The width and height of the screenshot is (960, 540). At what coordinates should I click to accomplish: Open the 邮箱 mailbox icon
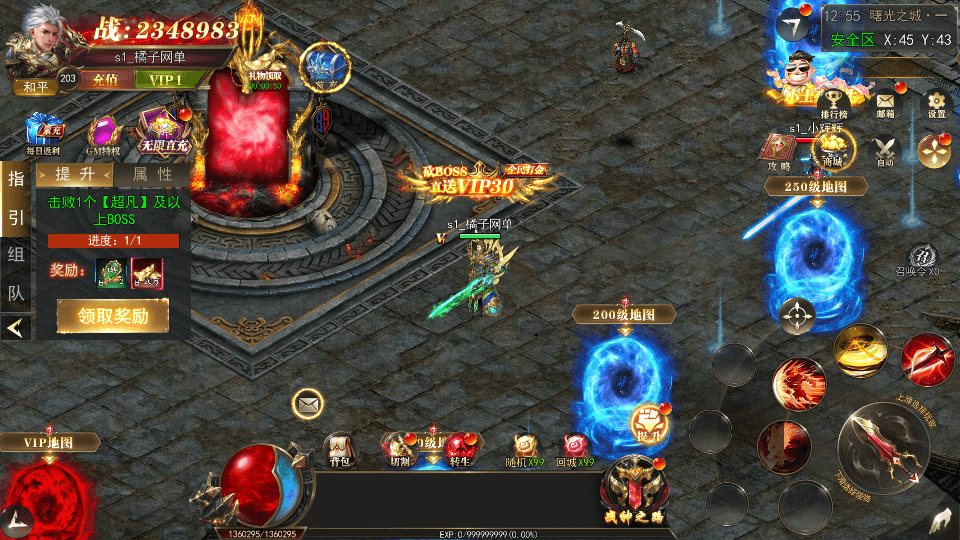(x=886, y=103)
